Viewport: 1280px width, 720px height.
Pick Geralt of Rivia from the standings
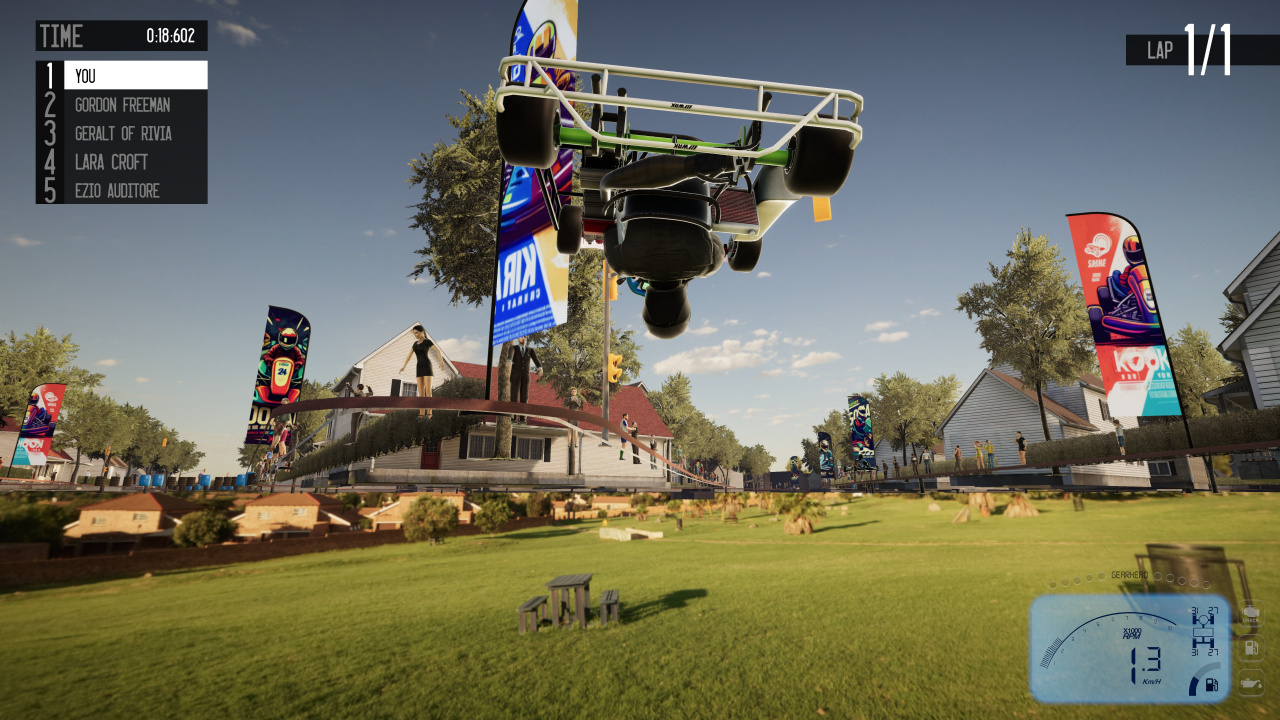tap(135, 133)
